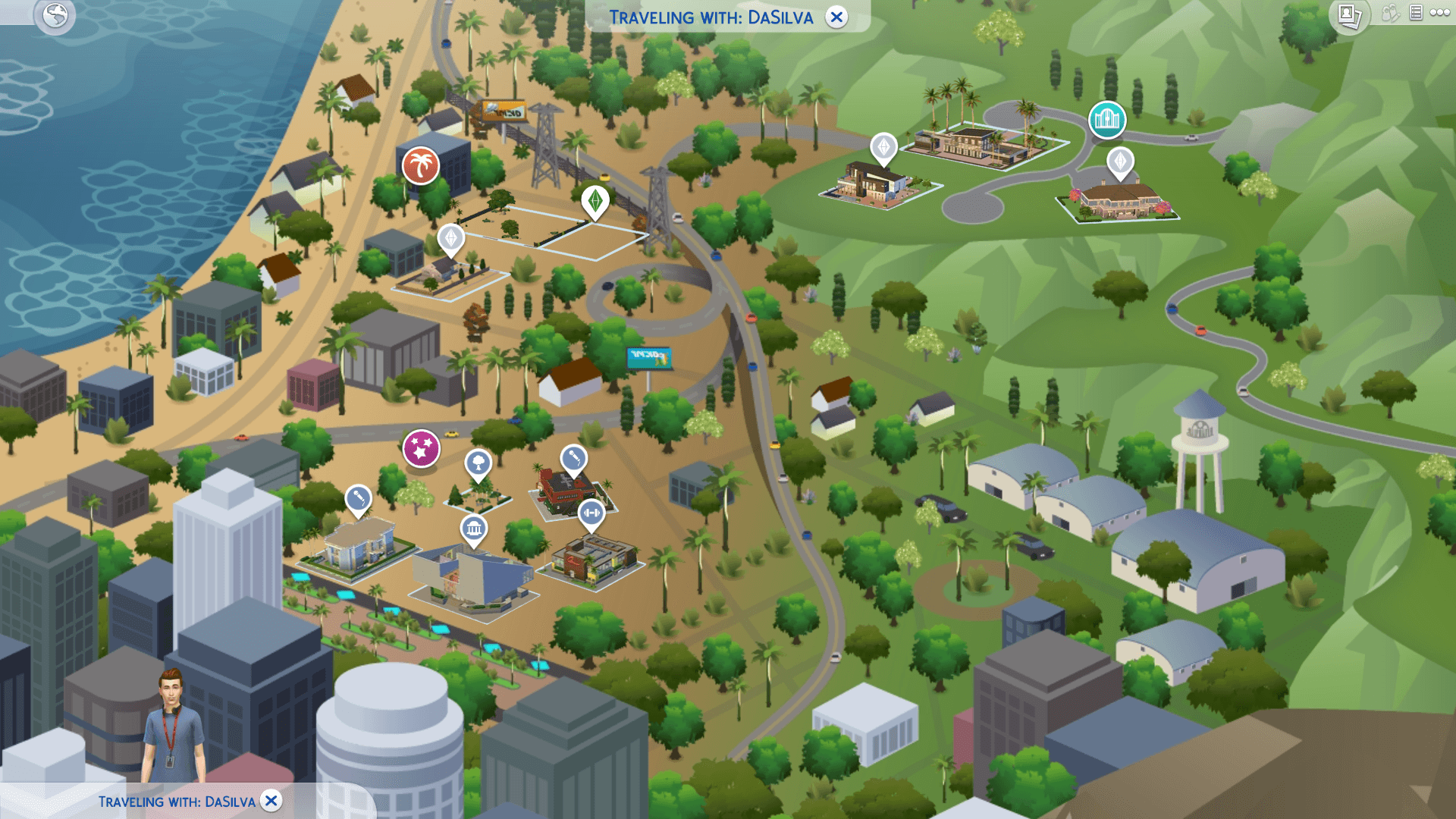Select the teal pavilion map marker on the hill
This screenshot has height=819, width=1456.
pyautogui.click(x=1107, y=119)
